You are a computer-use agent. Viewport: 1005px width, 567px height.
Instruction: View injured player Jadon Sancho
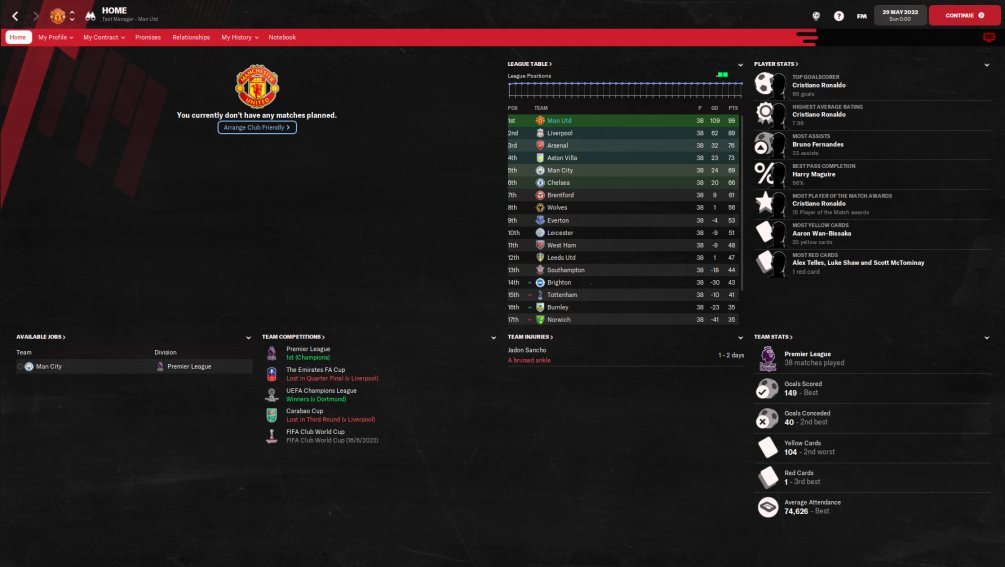[528, 352]
